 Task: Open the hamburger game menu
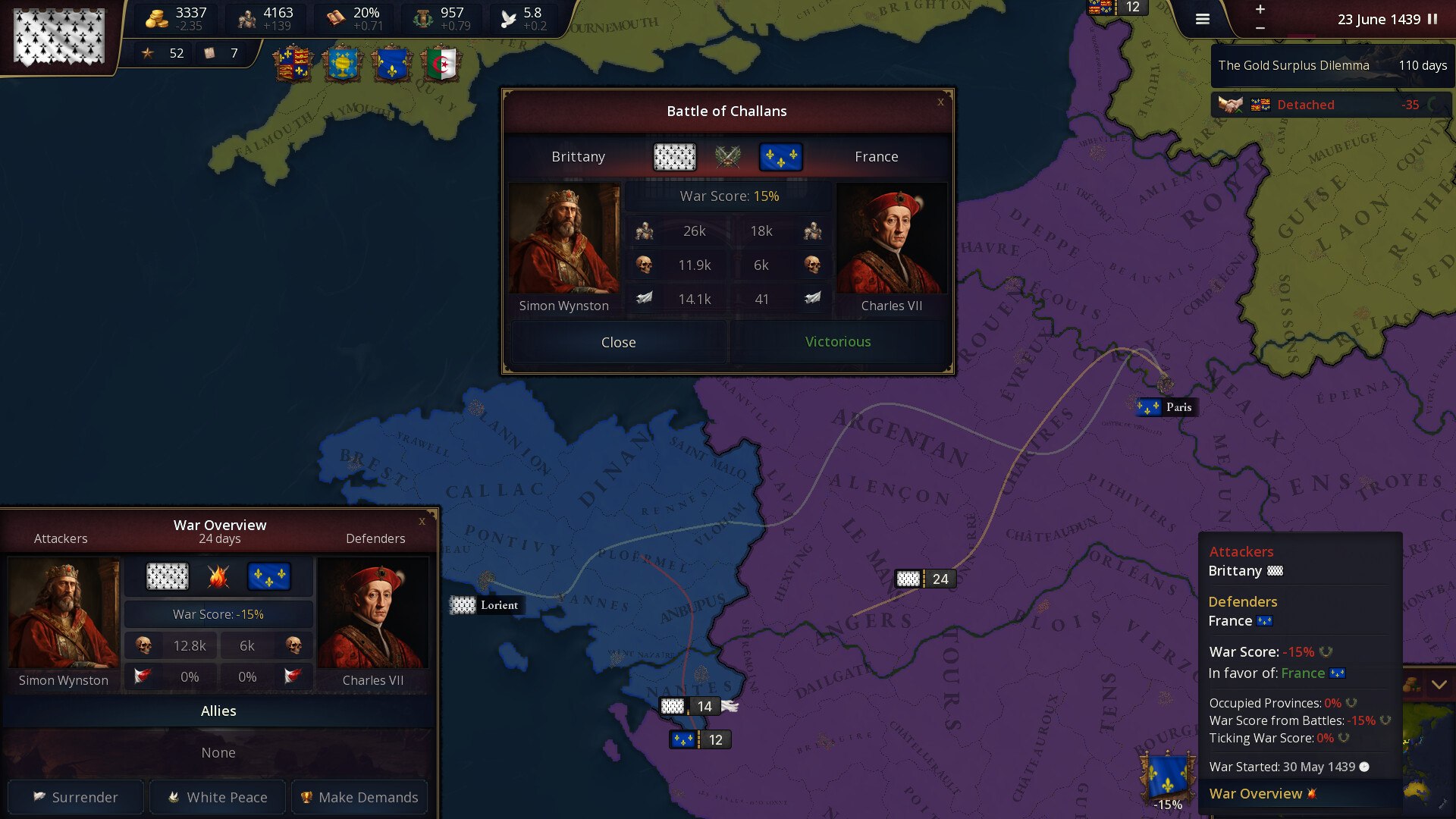(1202, 19)
